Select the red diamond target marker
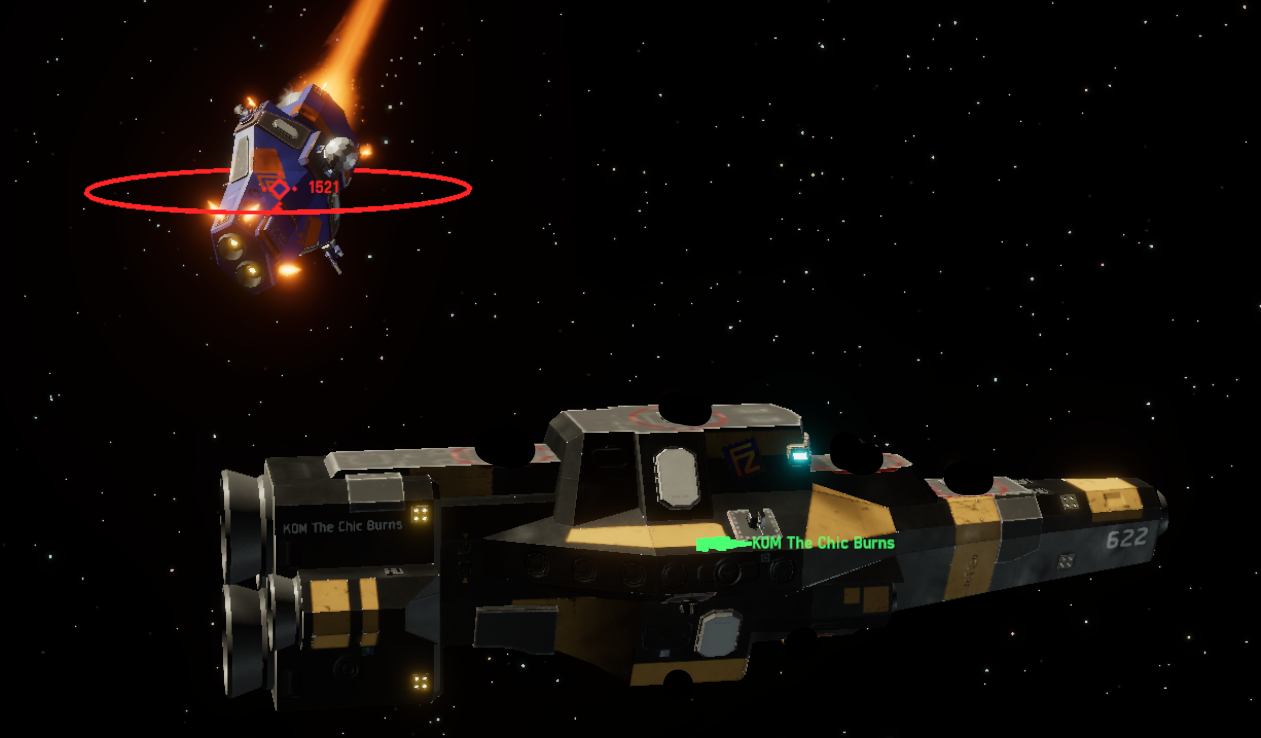1261x738 pixels. coord(279,188)
